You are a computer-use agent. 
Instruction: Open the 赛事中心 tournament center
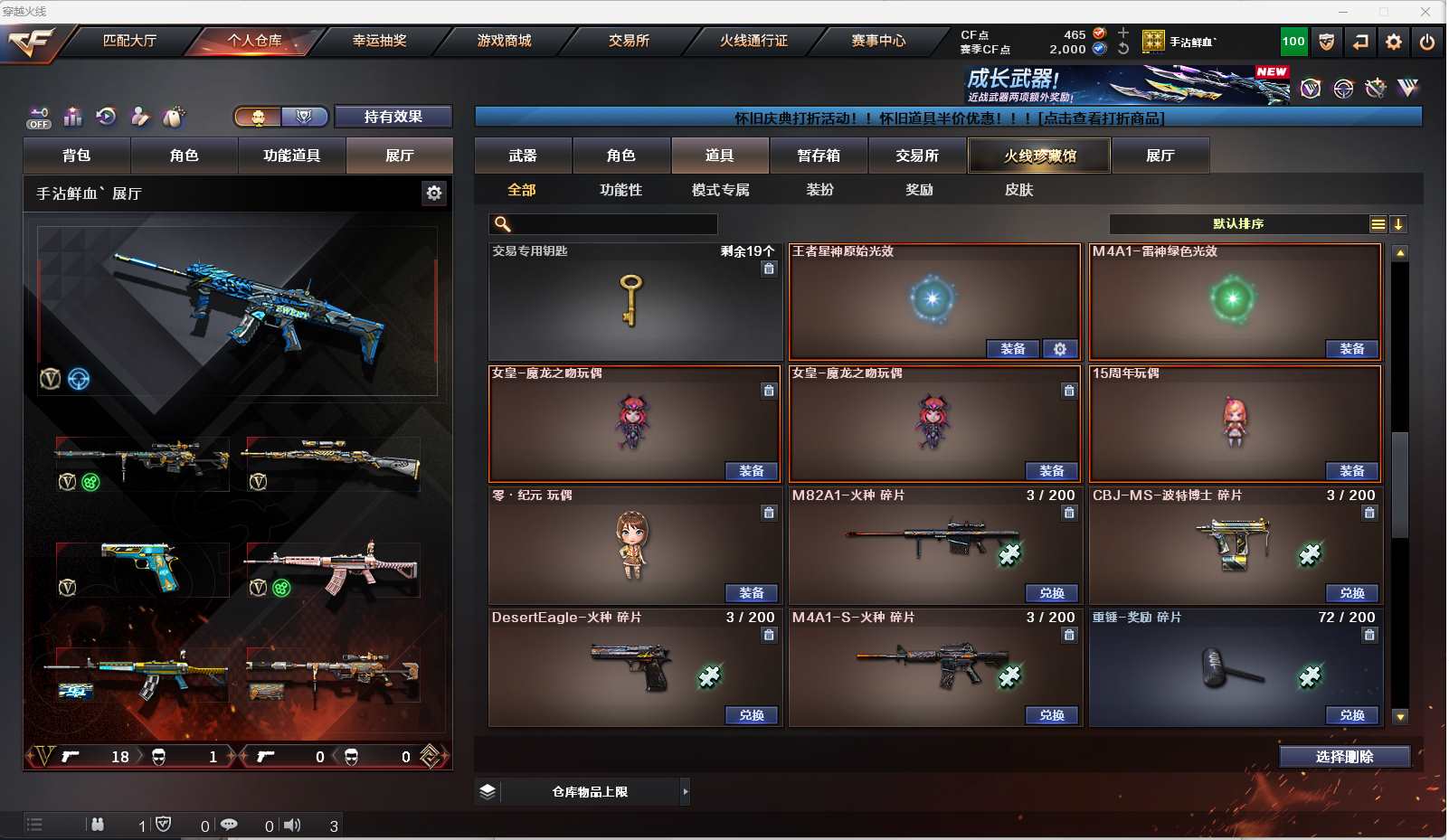877,41
